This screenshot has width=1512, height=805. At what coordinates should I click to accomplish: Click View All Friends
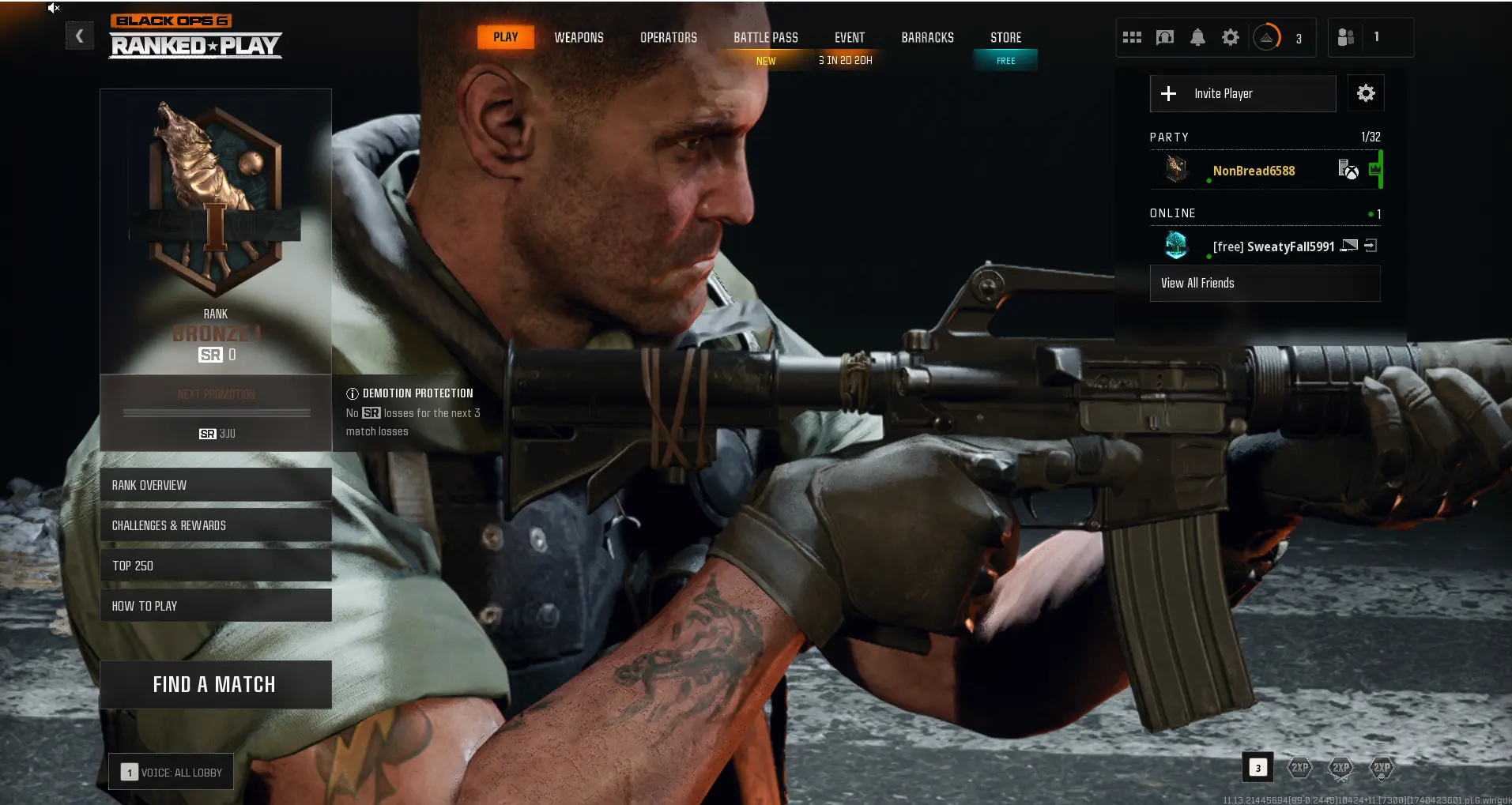[x=1264, y=283]
